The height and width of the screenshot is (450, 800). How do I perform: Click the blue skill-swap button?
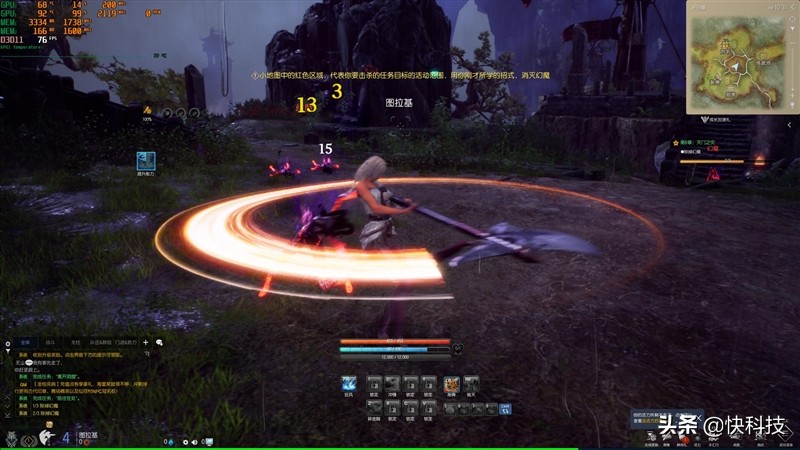click(506, 408)
